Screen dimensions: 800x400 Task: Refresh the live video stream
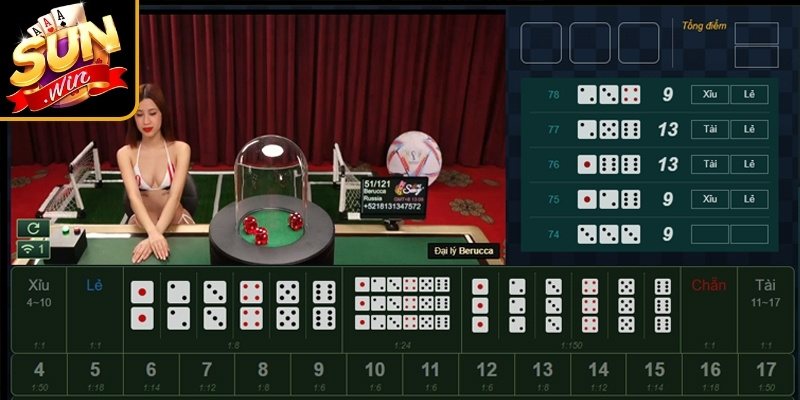pos(29,228)
